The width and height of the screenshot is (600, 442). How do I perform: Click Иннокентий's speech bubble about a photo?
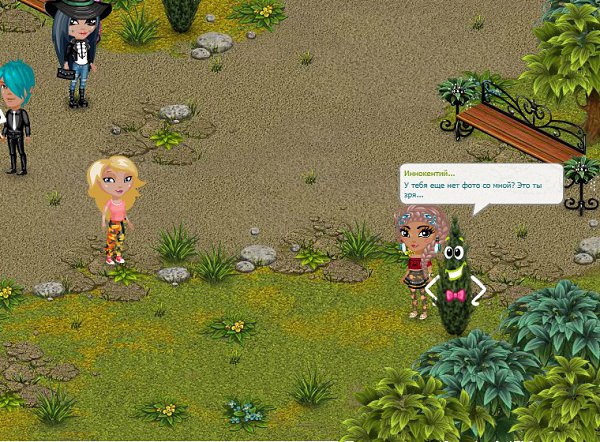pos(480,185)
